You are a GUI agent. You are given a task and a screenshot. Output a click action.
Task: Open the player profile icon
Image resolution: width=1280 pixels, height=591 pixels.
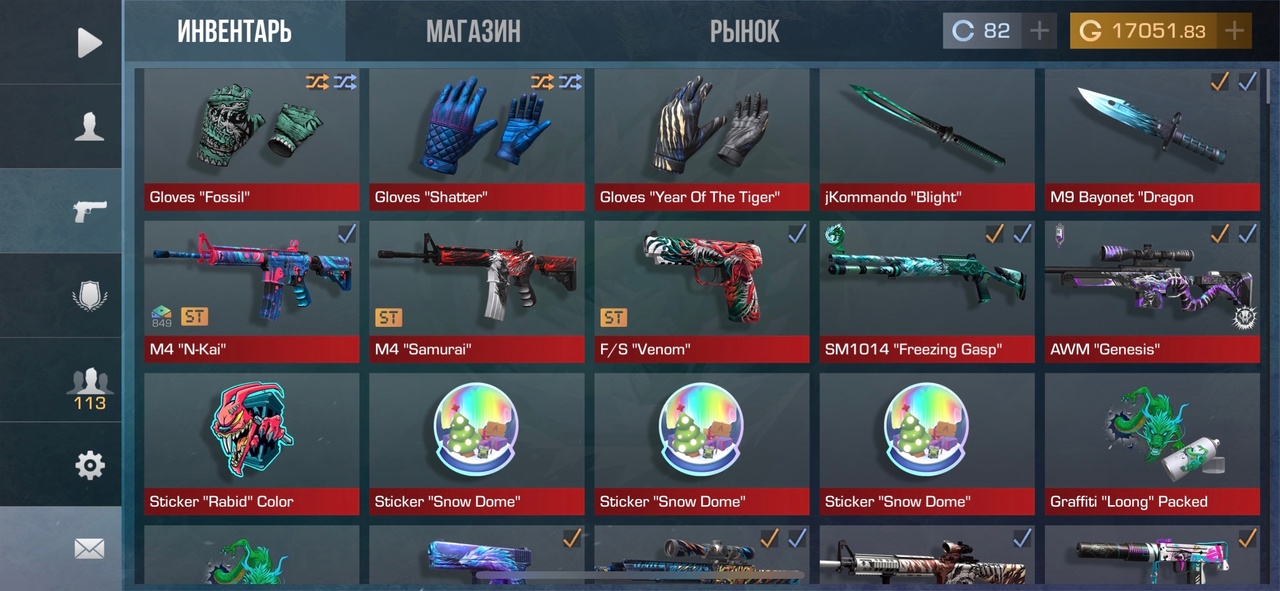(x=89, y=127)
